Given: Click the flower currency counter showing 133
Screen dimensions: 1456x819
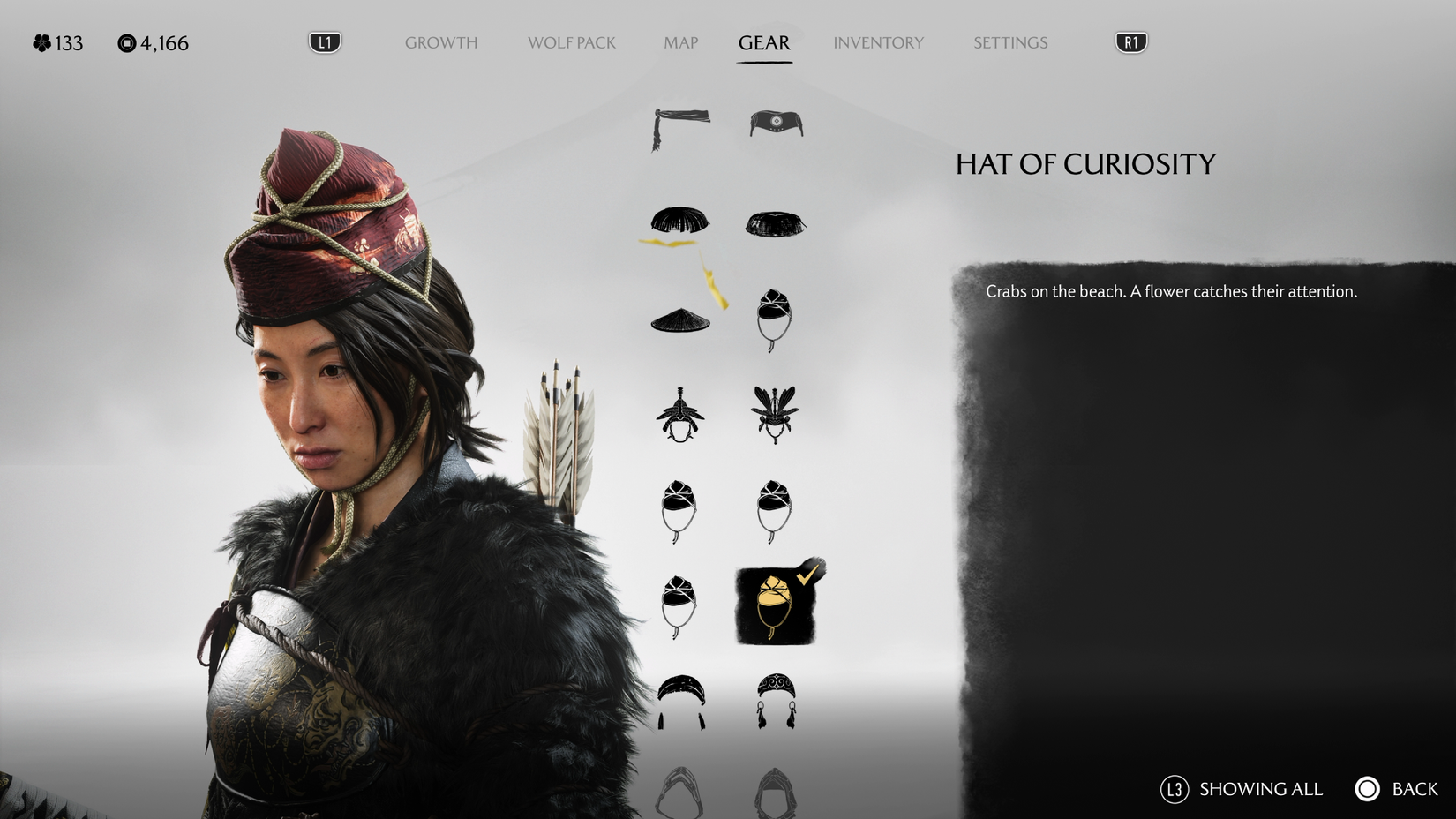Looking at the screenshot, I should coord(56,42).
